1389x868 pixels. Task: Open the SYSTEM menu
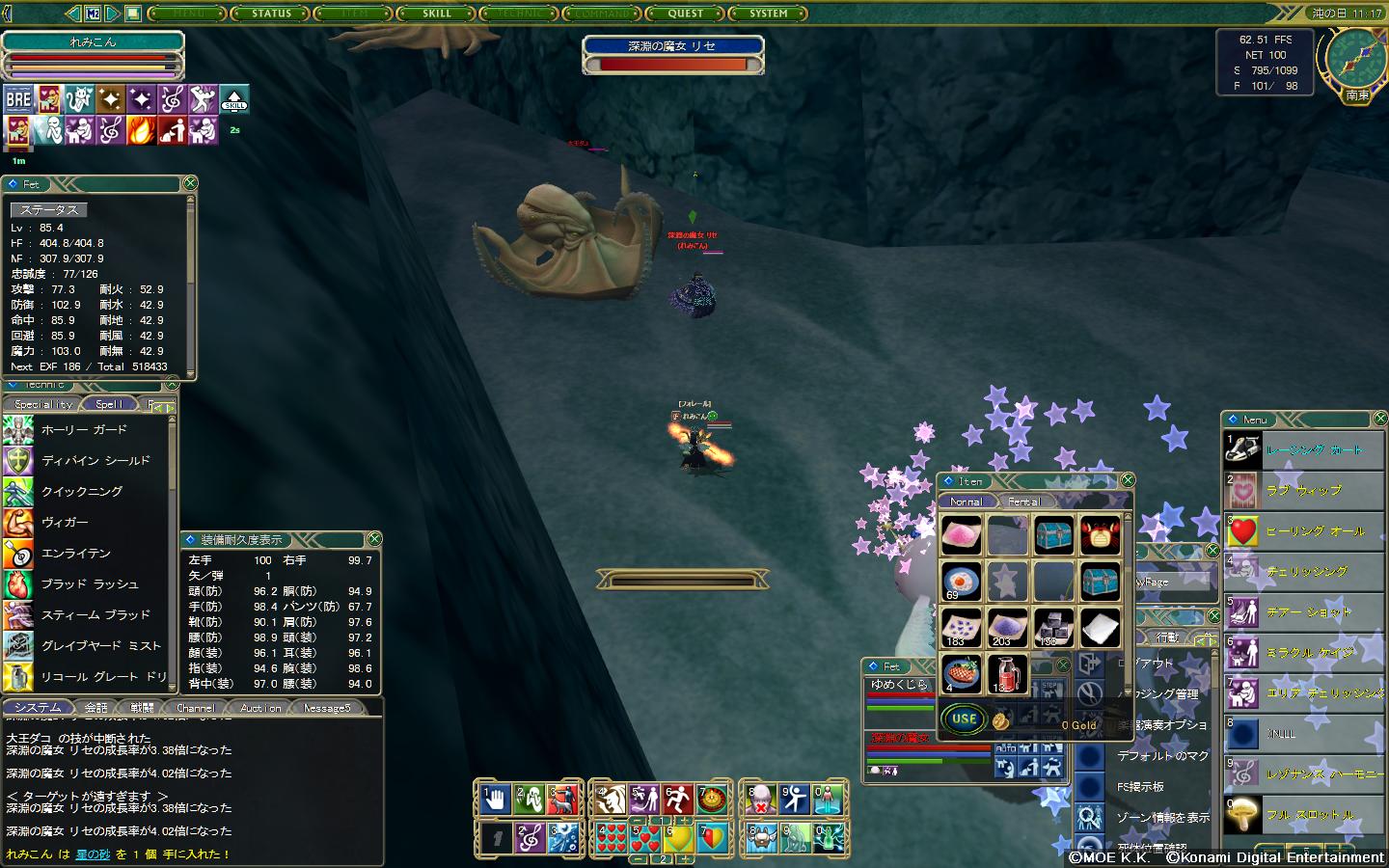[768, 14]
